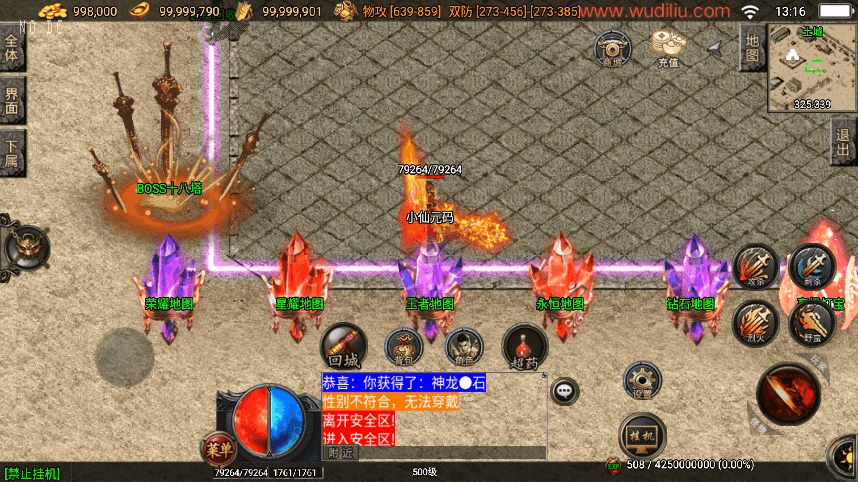
Task: Activate the 刺杀 skill
Action: 810,265
